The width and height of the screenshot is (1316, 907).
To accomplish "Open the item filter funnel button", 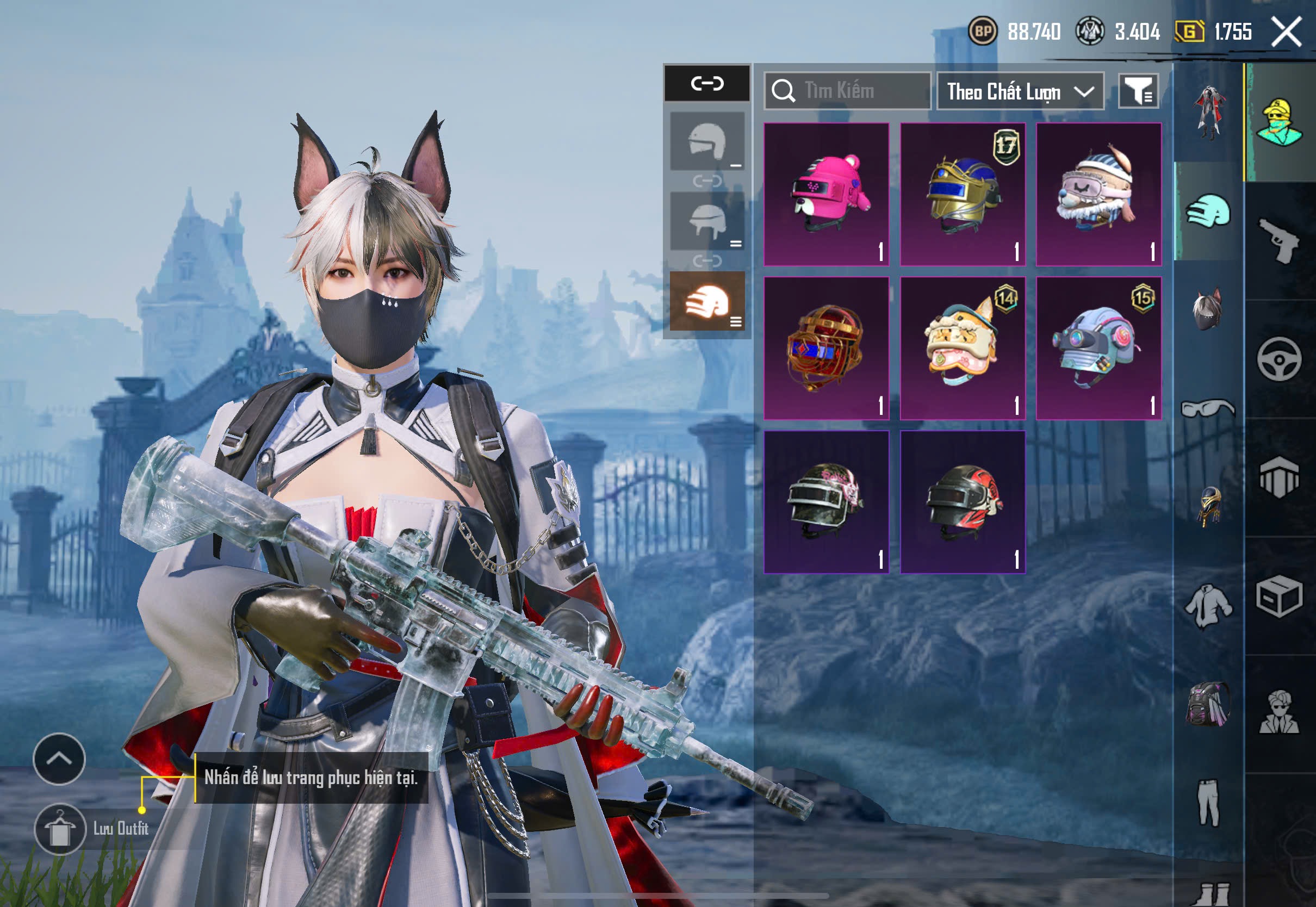I will pos(1138,91).
